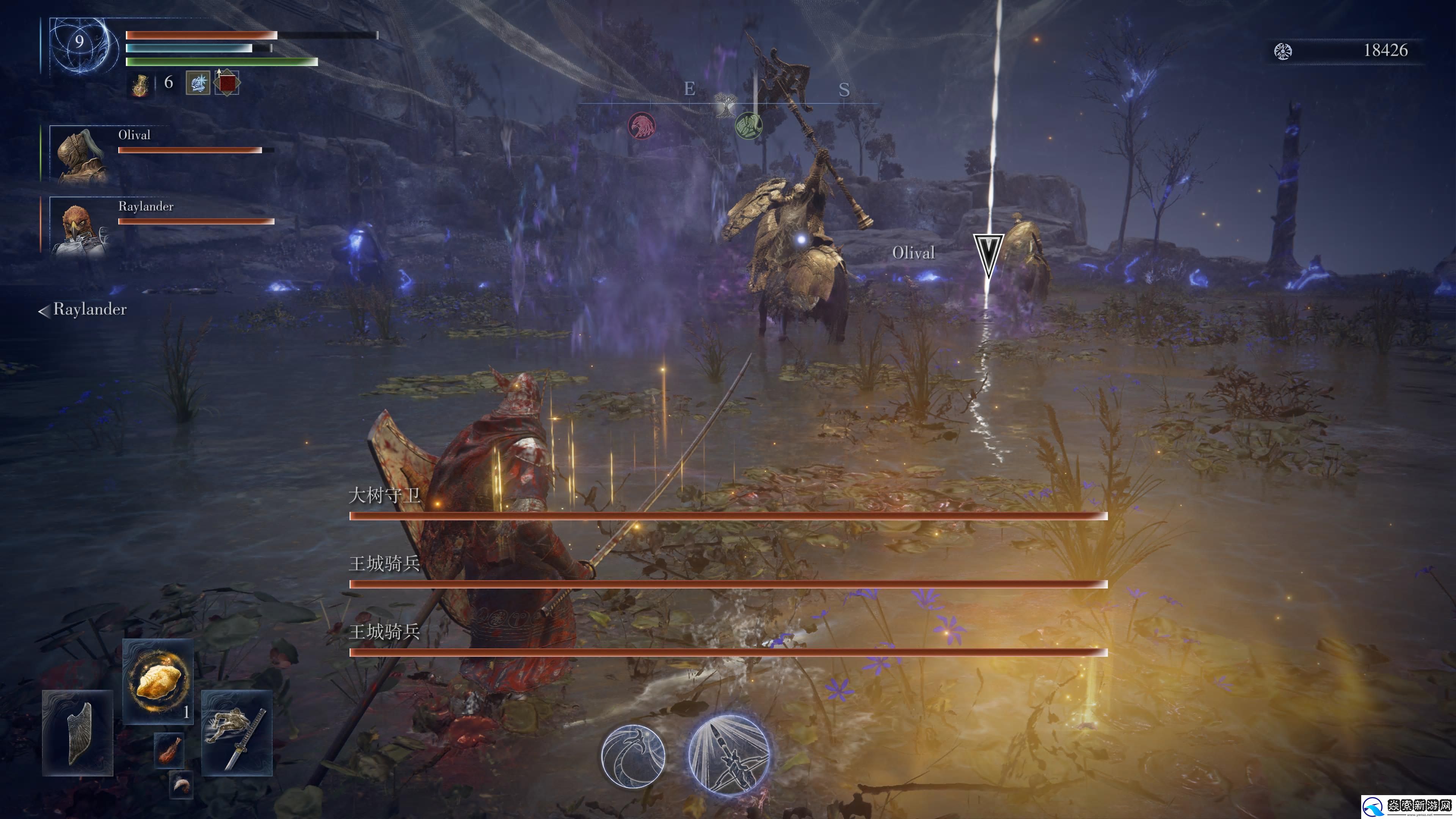Click the green helmet compass marker
1456x819 pixels.
(748, 125)
